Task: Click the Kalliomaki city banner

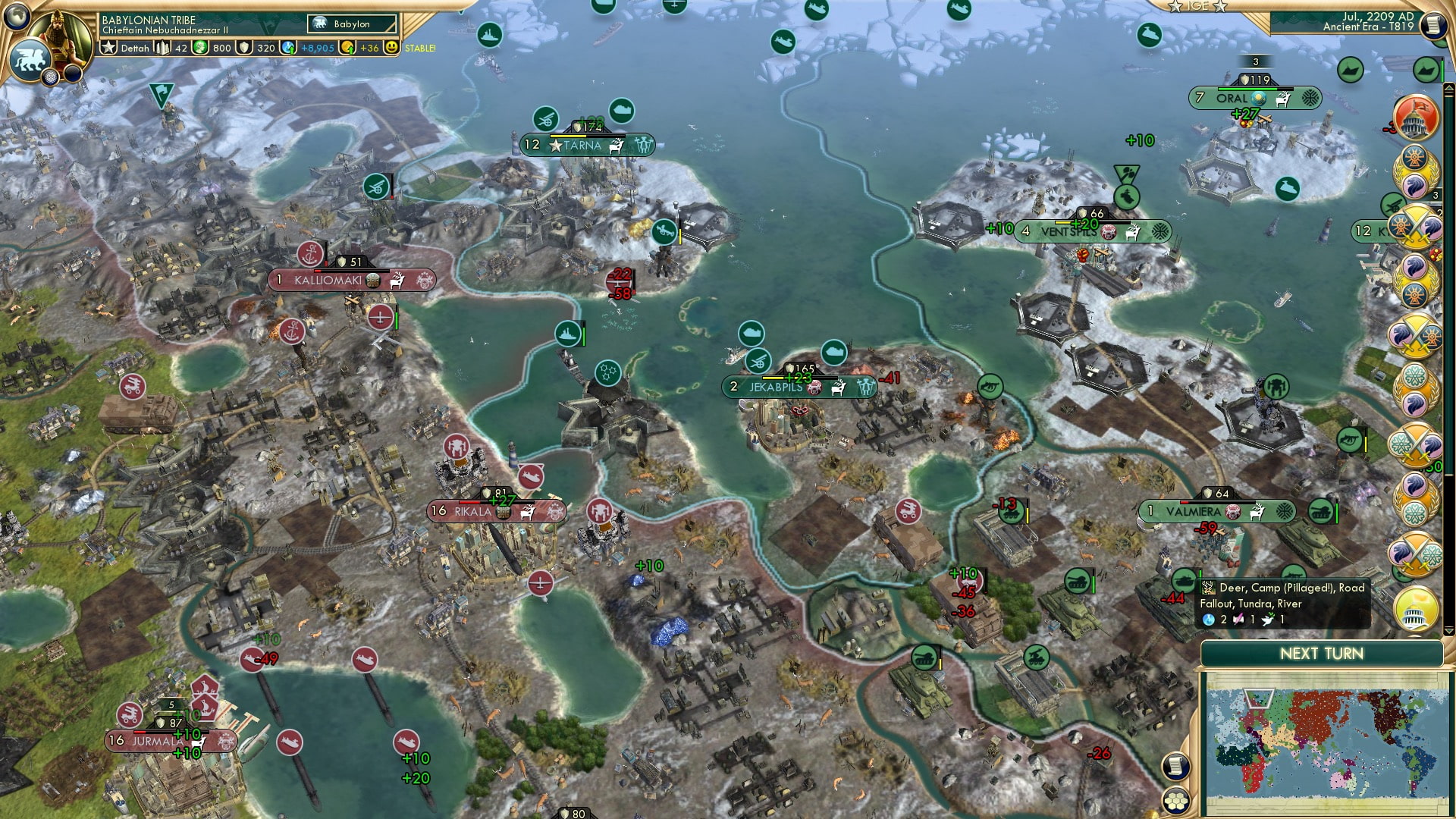Action: coord(351,280)
